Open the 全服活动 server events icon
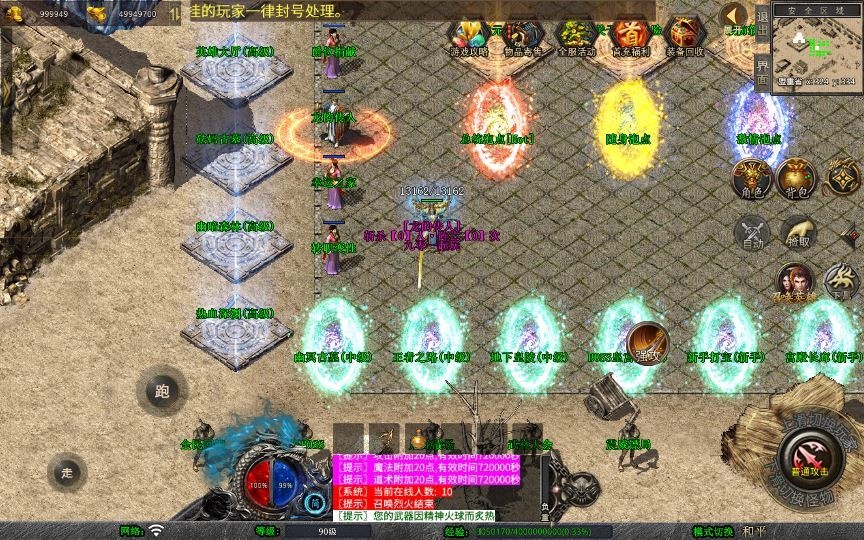 coord(574,36)
